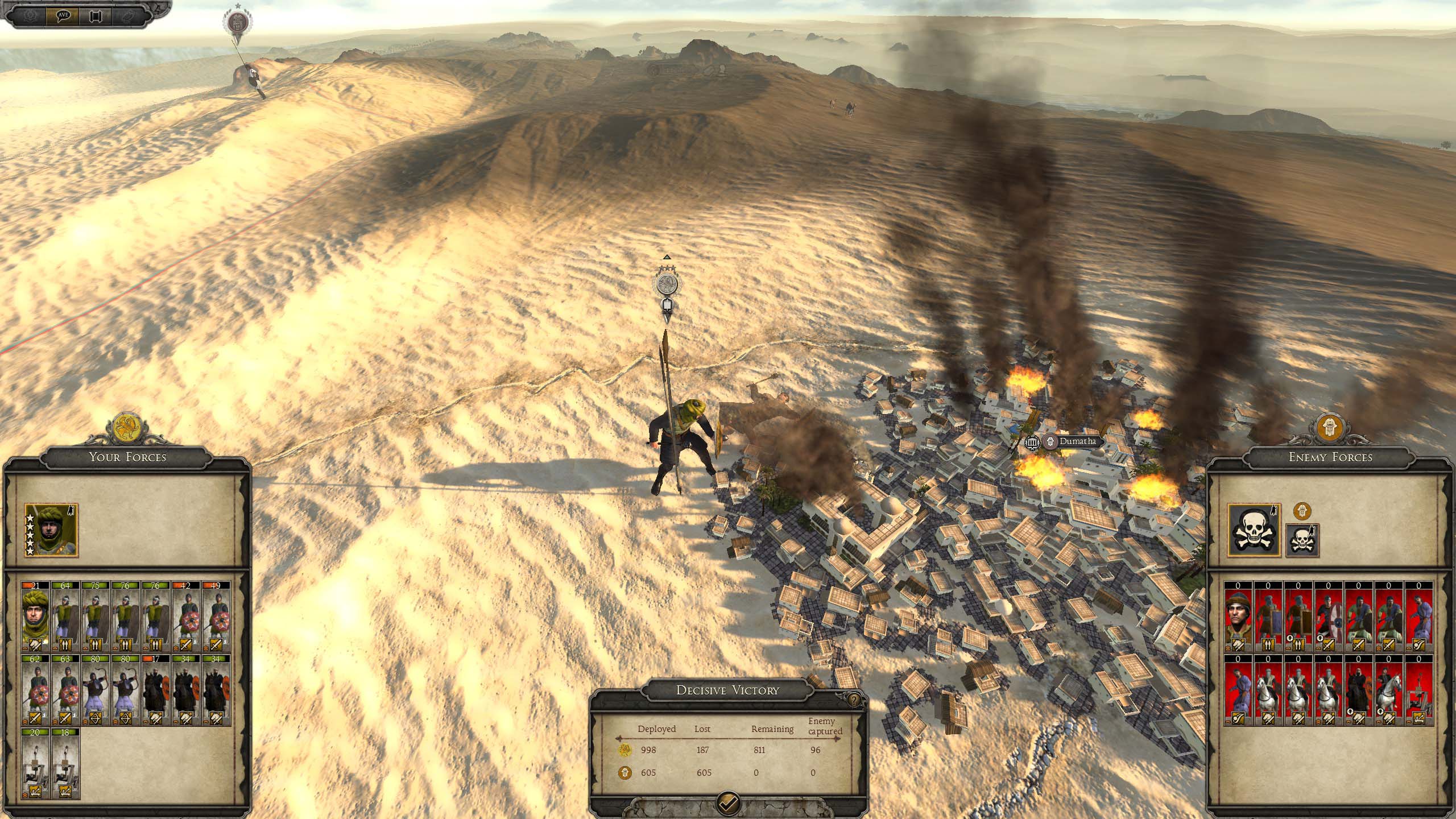Select your five-star general portrait

[x=51, y=530]
